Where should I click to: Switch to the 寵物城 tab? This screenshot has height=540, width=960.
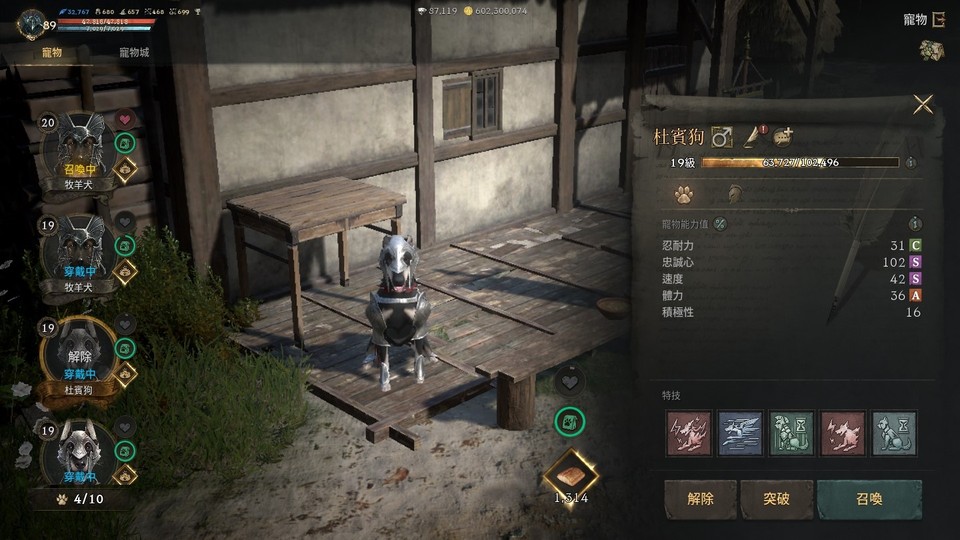pos(133,52)
